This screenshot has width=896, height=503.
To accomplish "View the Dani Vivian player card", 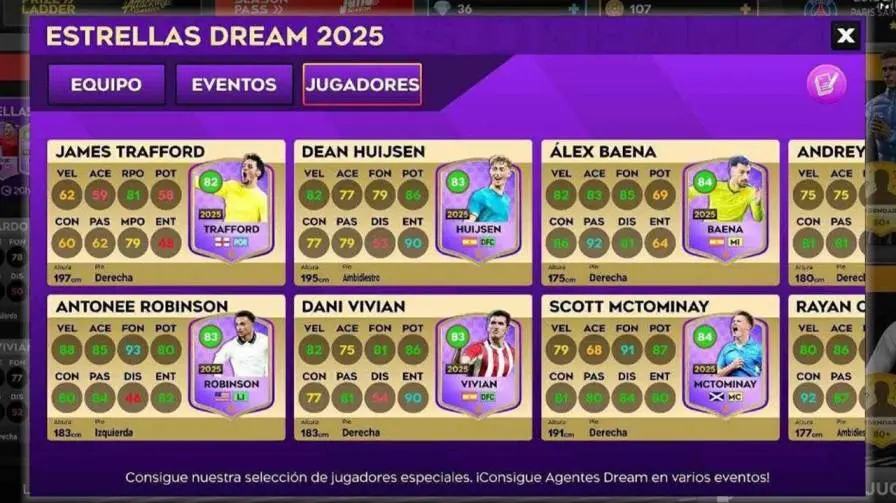I will point(412,367).
